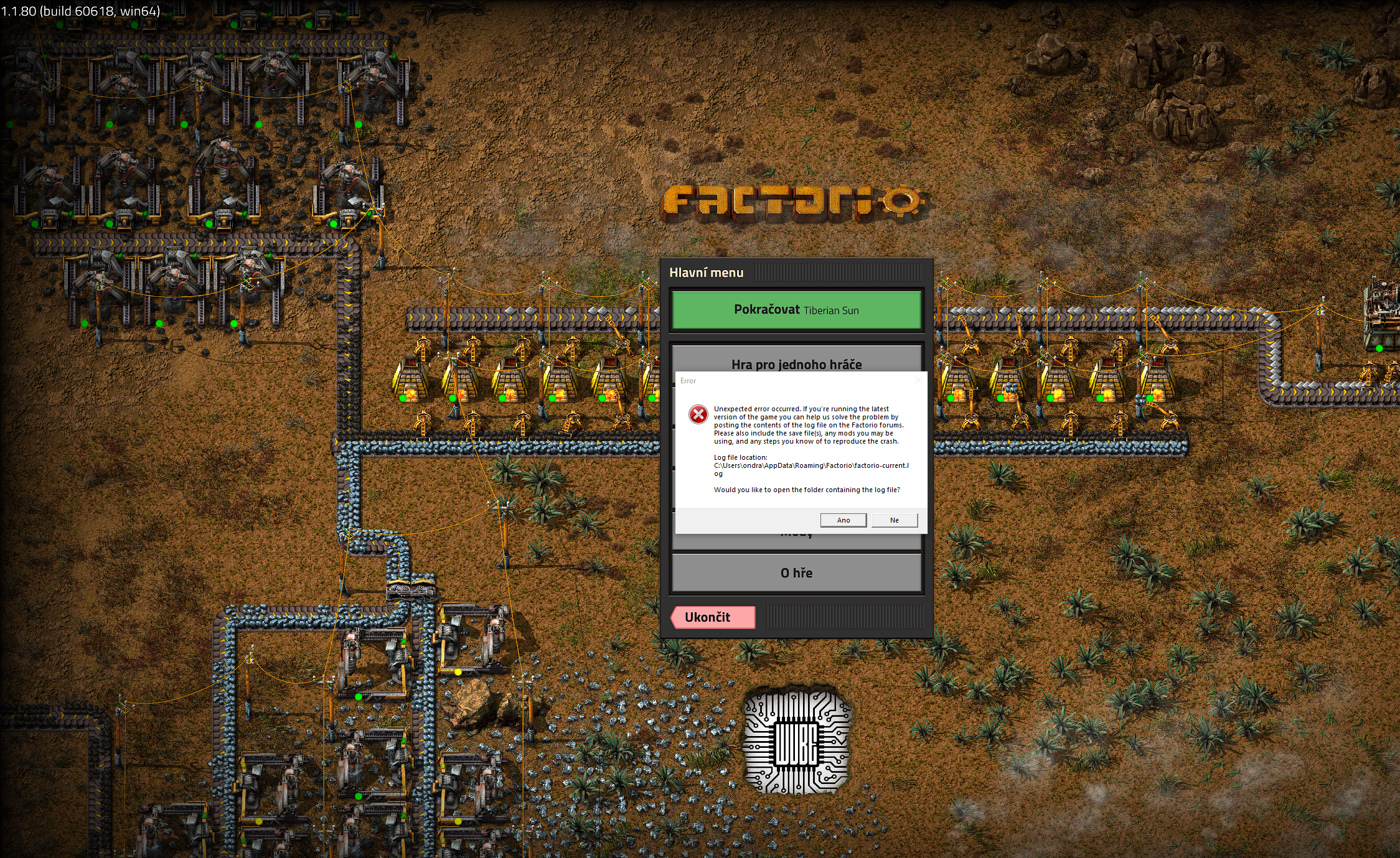Continue the Tiberian Sun save with Pokračovat
This screenshot has width=1400, height=858.
(796, 310)
